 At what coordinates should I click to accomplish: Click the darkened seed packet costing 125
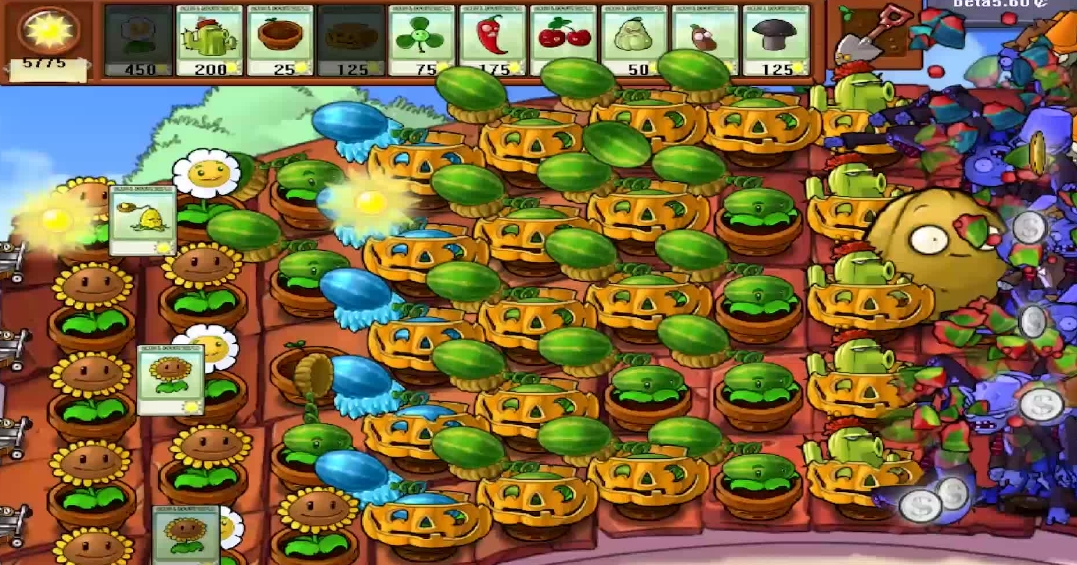[351, 40]
